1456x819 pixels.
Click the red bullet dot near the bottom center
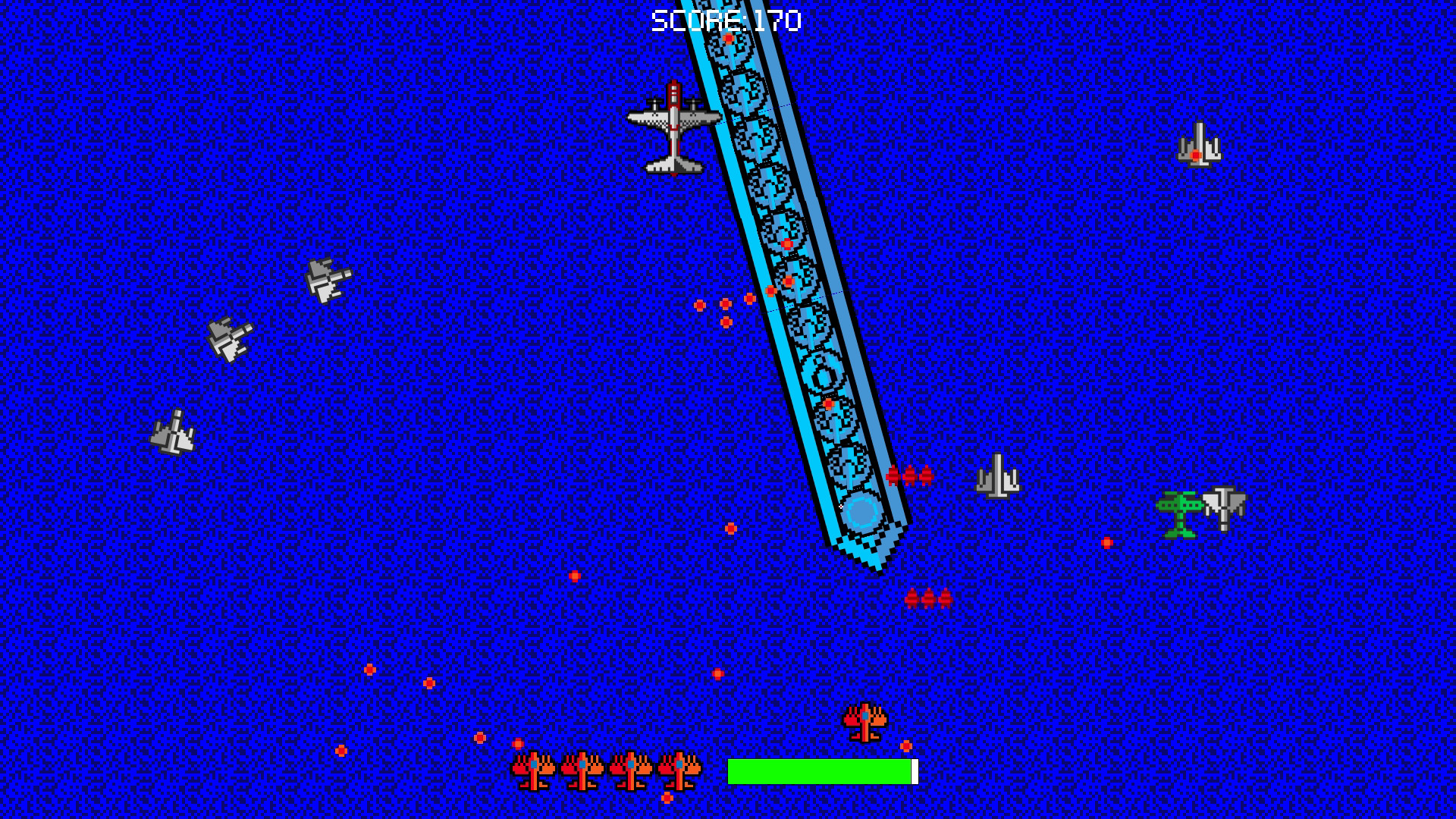point(719,673)
